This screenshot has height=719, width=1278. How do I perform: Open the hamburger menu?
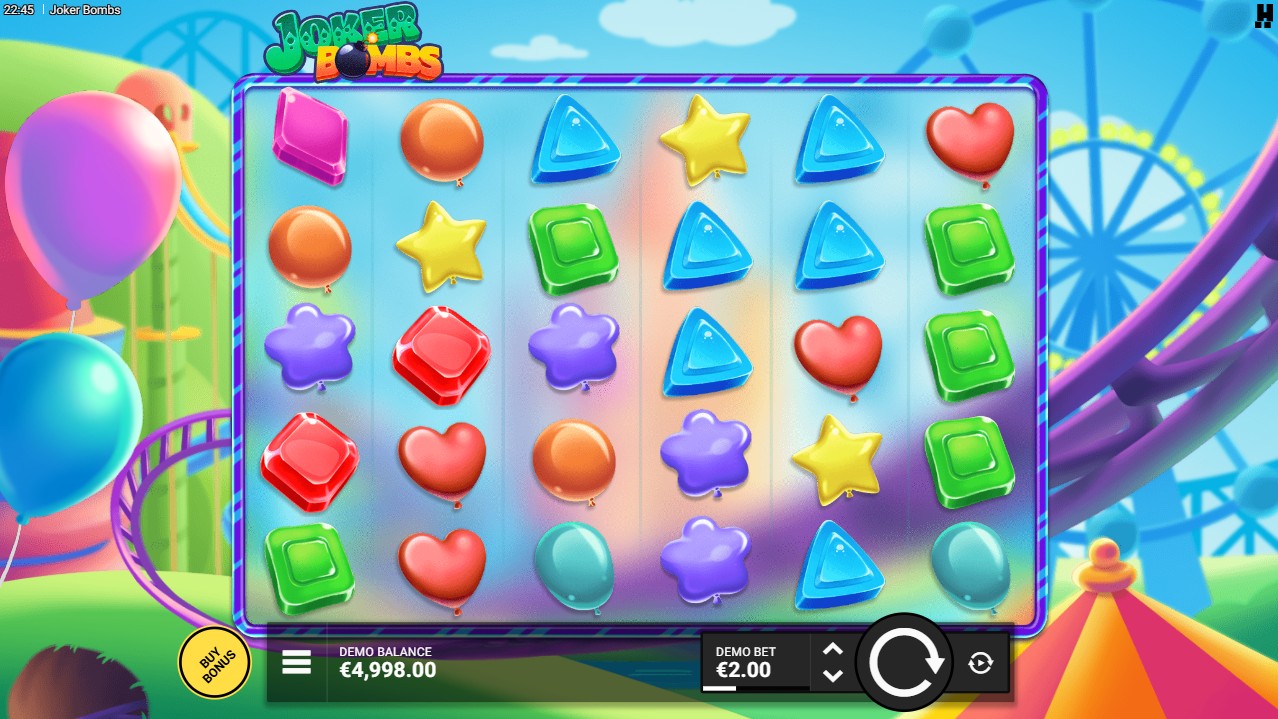tap(297, 662)
